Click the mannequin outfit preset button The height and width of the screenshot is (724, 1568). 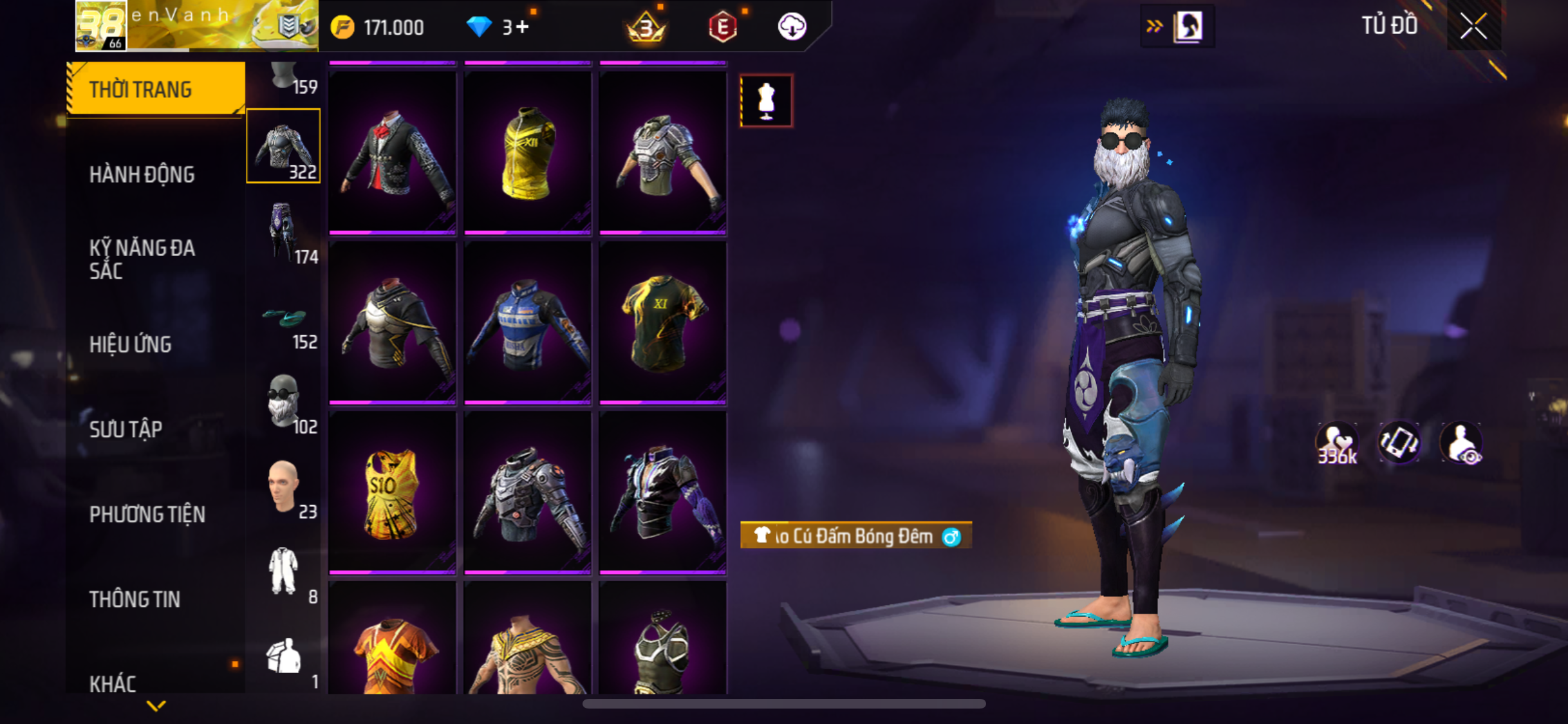[766, 101]
